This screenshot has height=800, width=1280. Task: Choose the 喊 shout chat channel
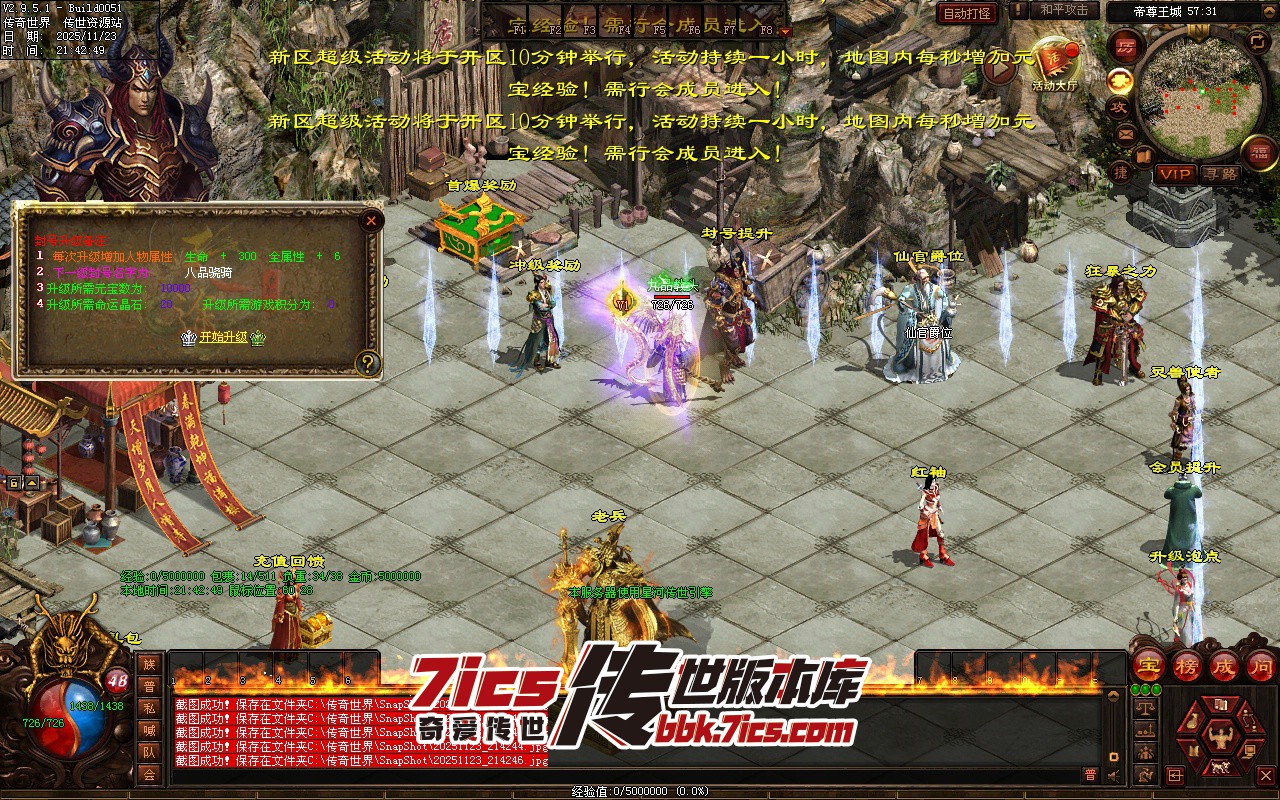click(x=149, y=730)
